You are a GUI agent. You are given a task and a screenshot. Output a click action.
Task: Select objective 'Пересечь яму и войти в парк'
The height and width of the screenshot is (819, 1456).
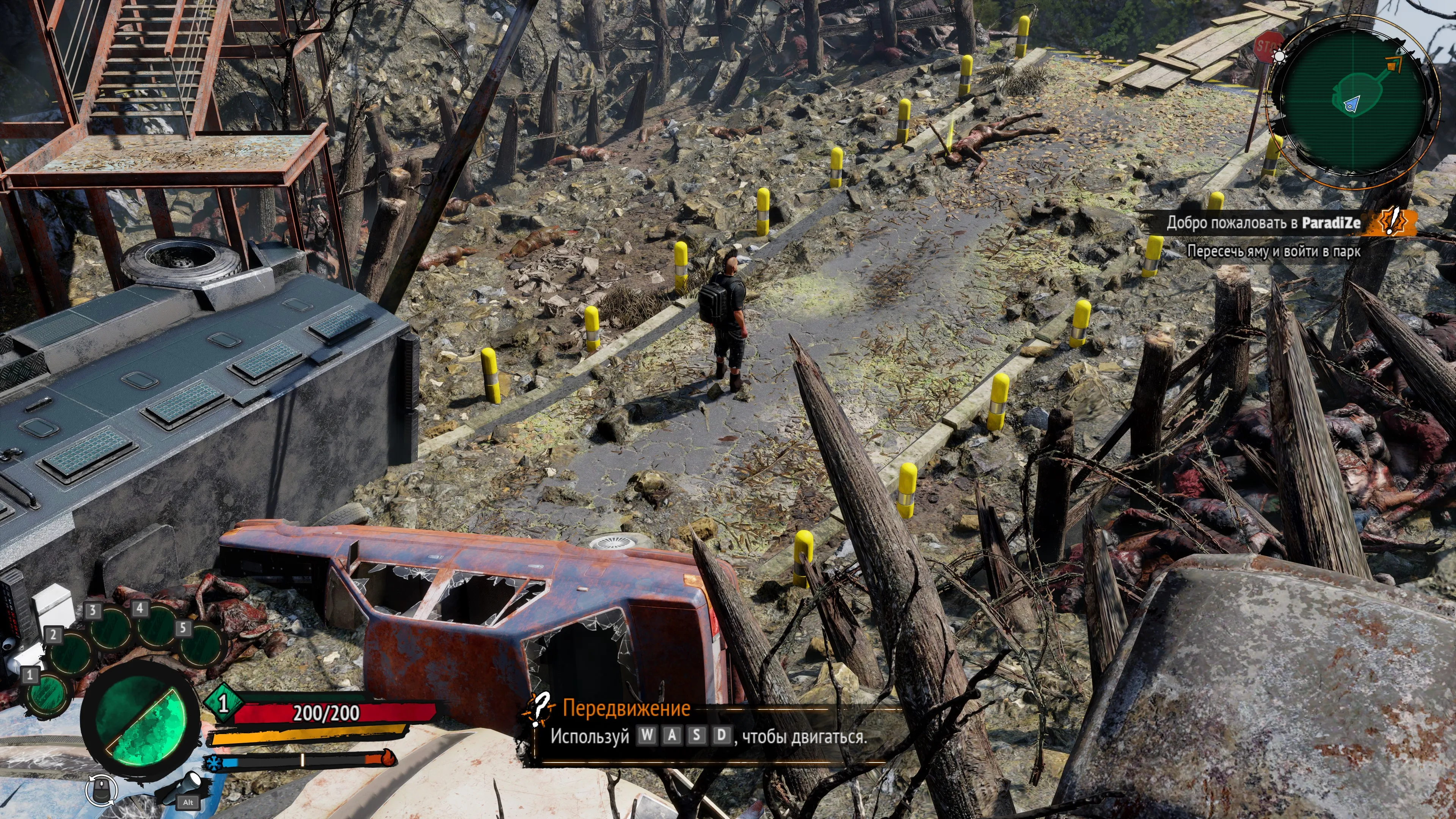tap(1274, 251)
